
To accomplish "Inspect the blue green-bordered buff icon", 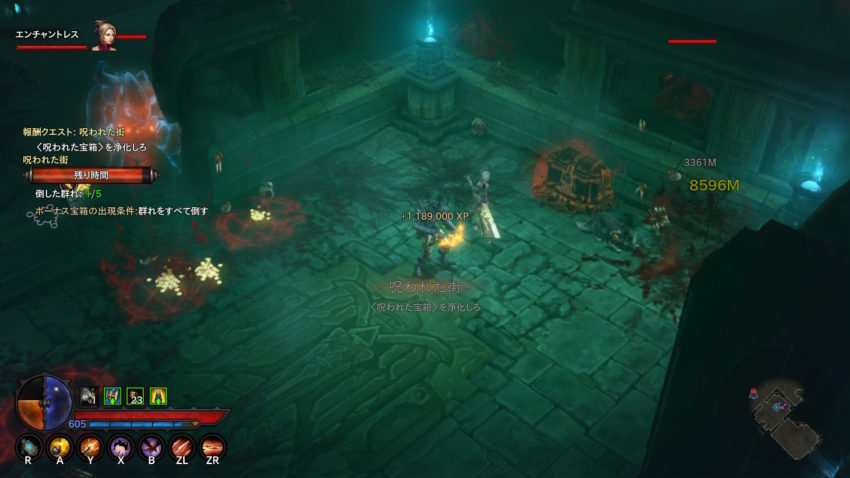I will tap(112, 396).
